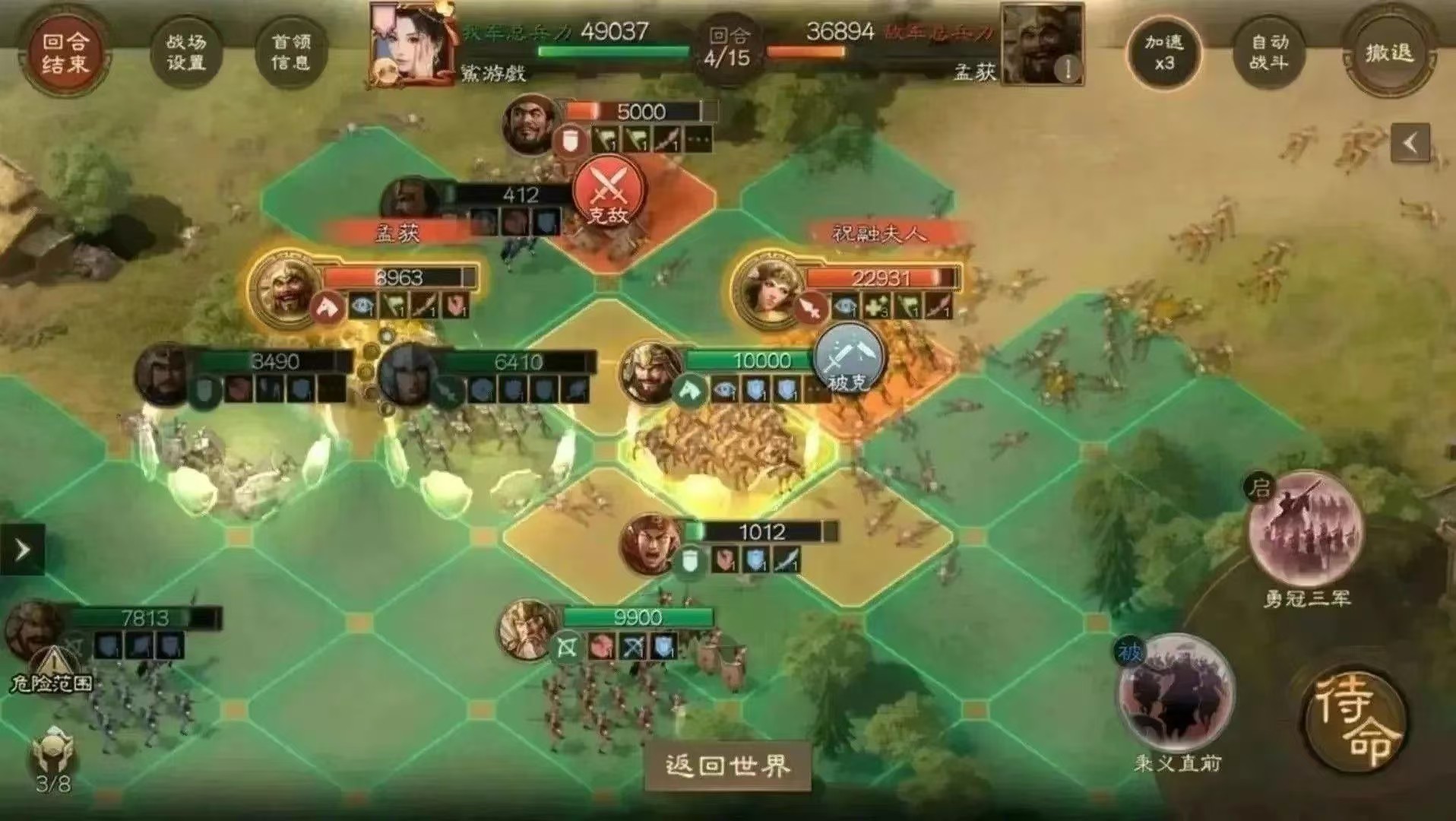Expand the exclamation badge beside Meng Huo

1067,68
